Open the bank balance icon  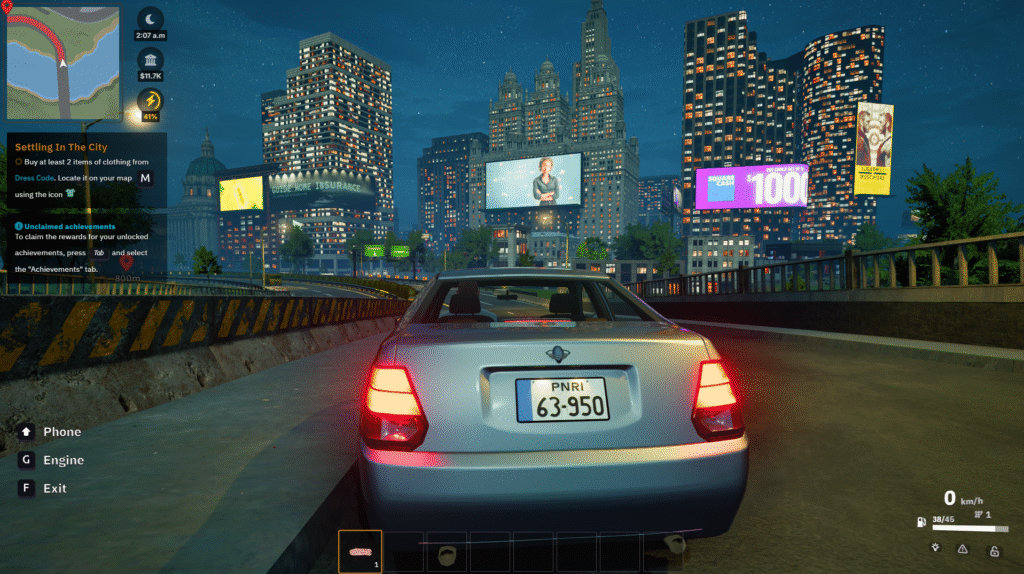(x=151, y=58)
